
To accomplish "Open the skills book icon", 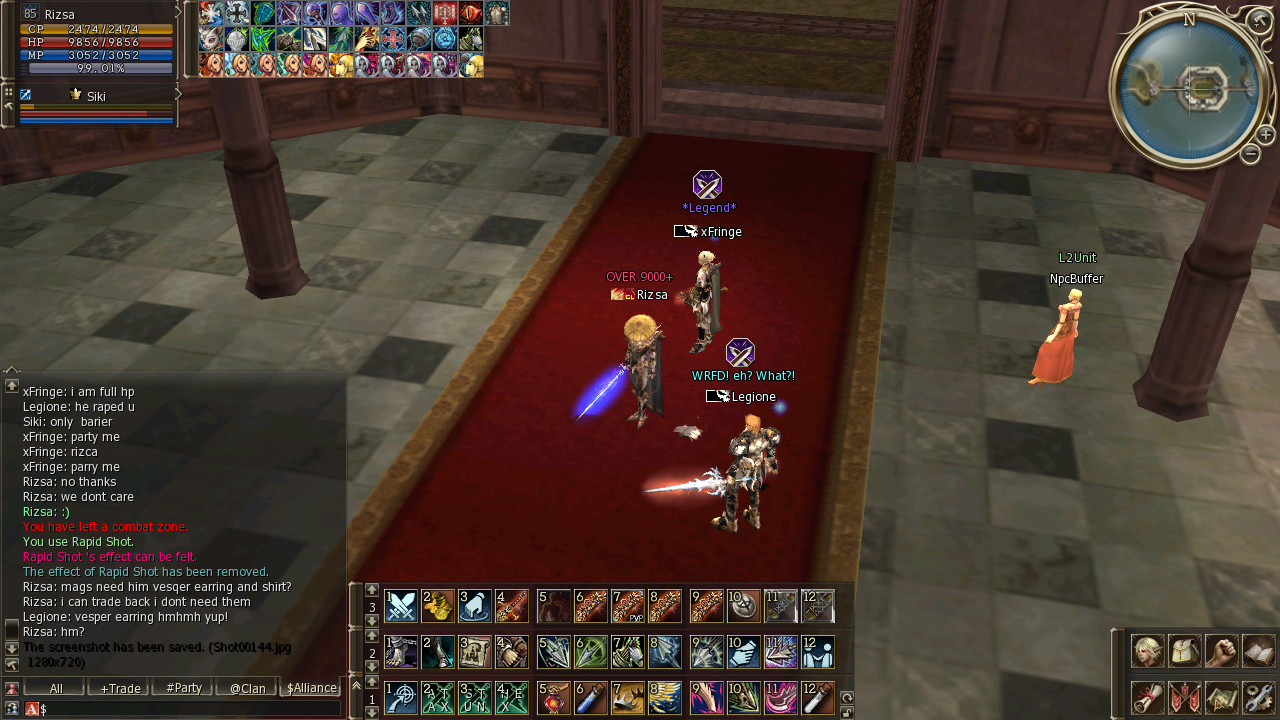I will coord(1258,651).
